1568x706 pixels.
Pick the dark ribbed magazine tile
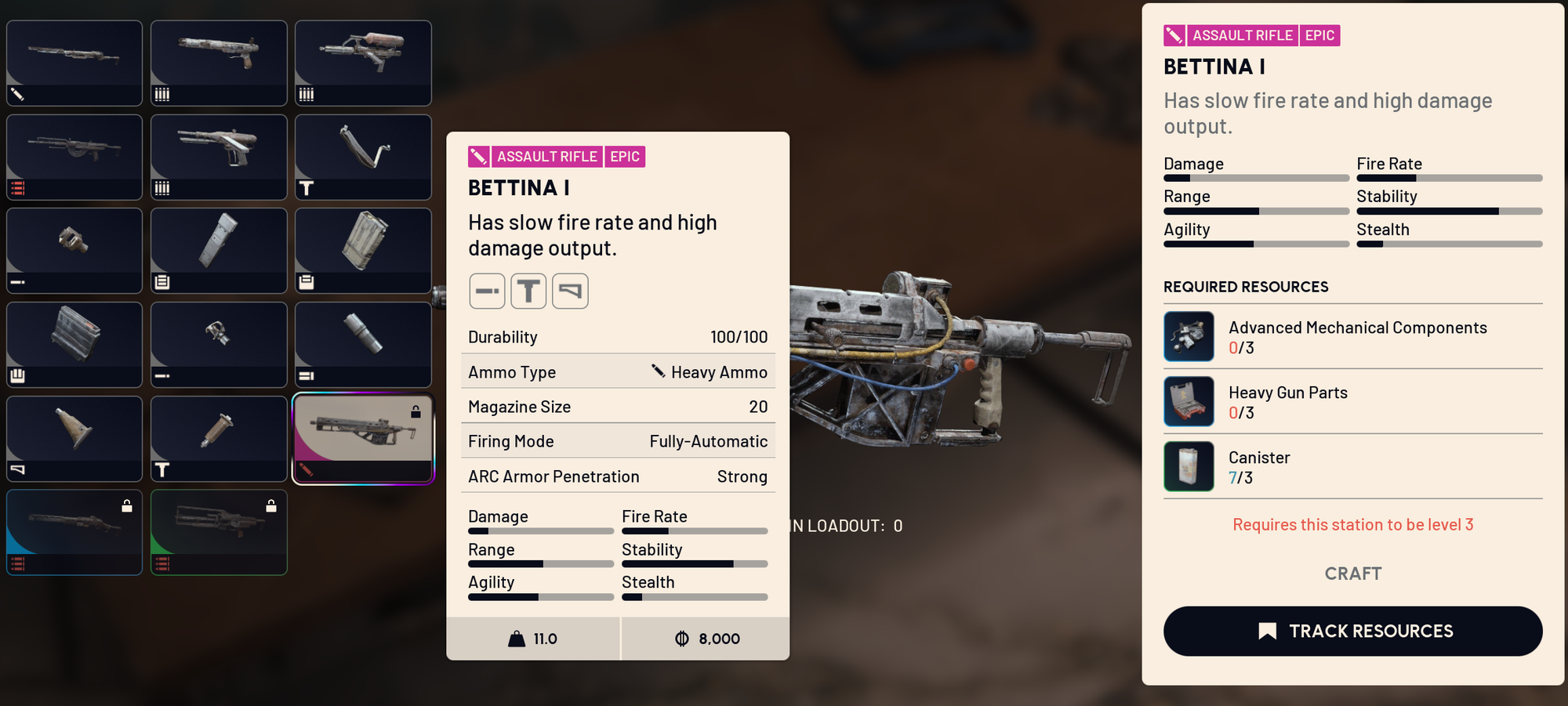[74, 344]
